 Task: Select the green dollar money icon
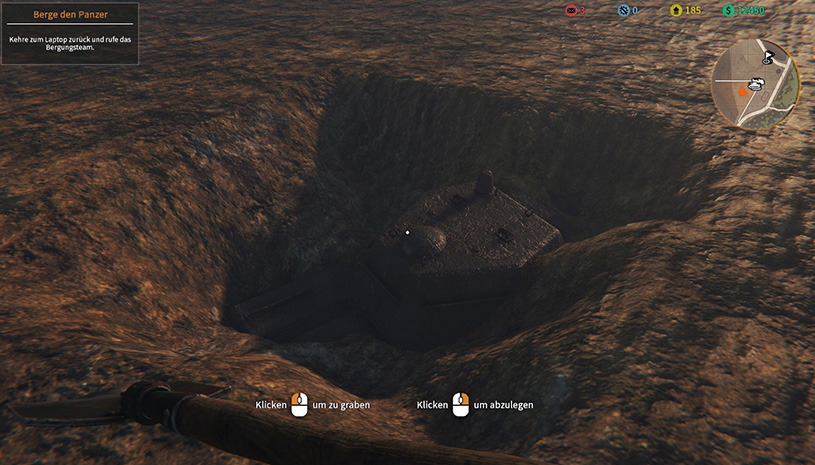729,11
